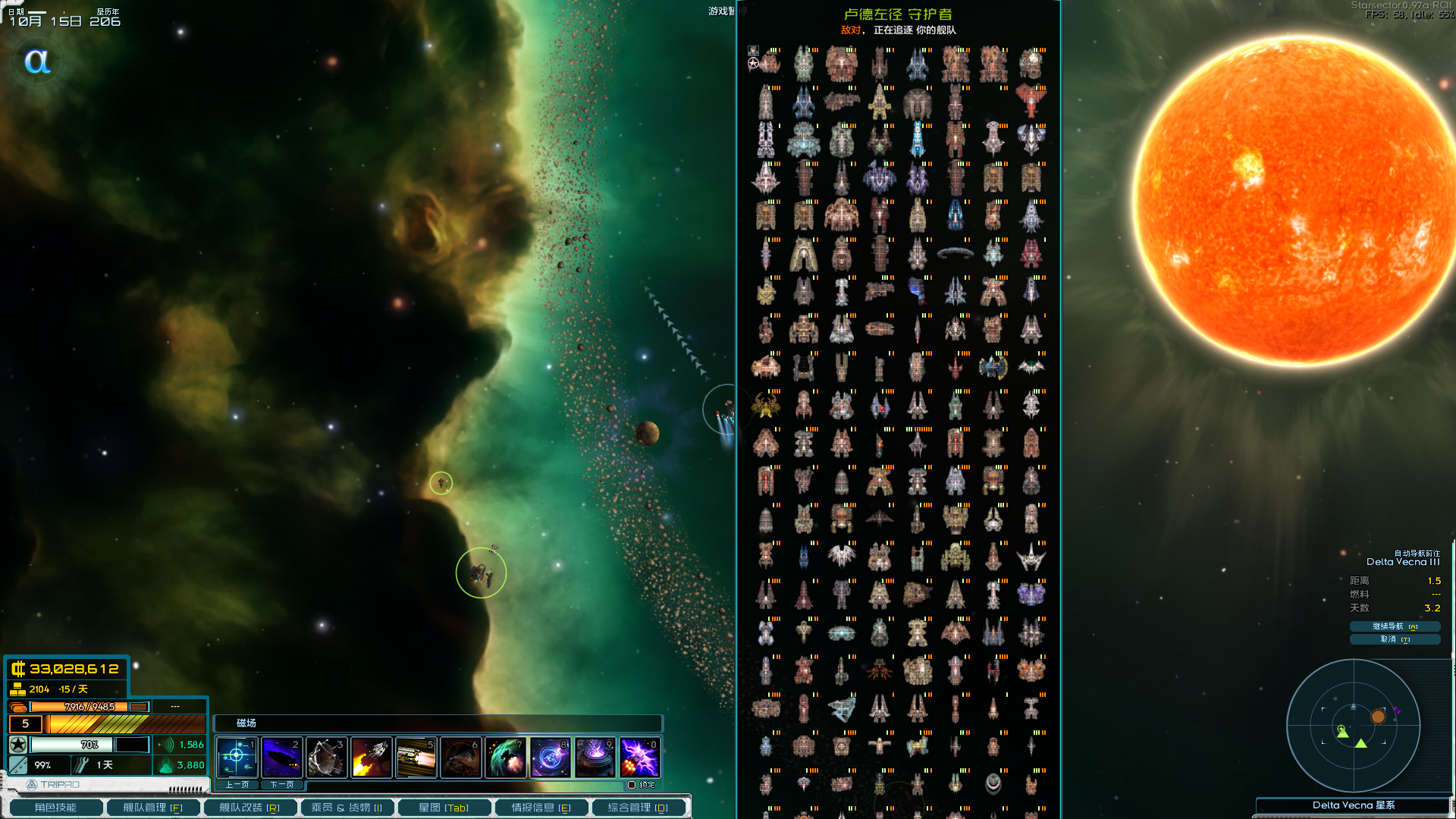Activate the dark ship ability in slot 2
This screenshot has width=1456, height=819.
point(281,757)
